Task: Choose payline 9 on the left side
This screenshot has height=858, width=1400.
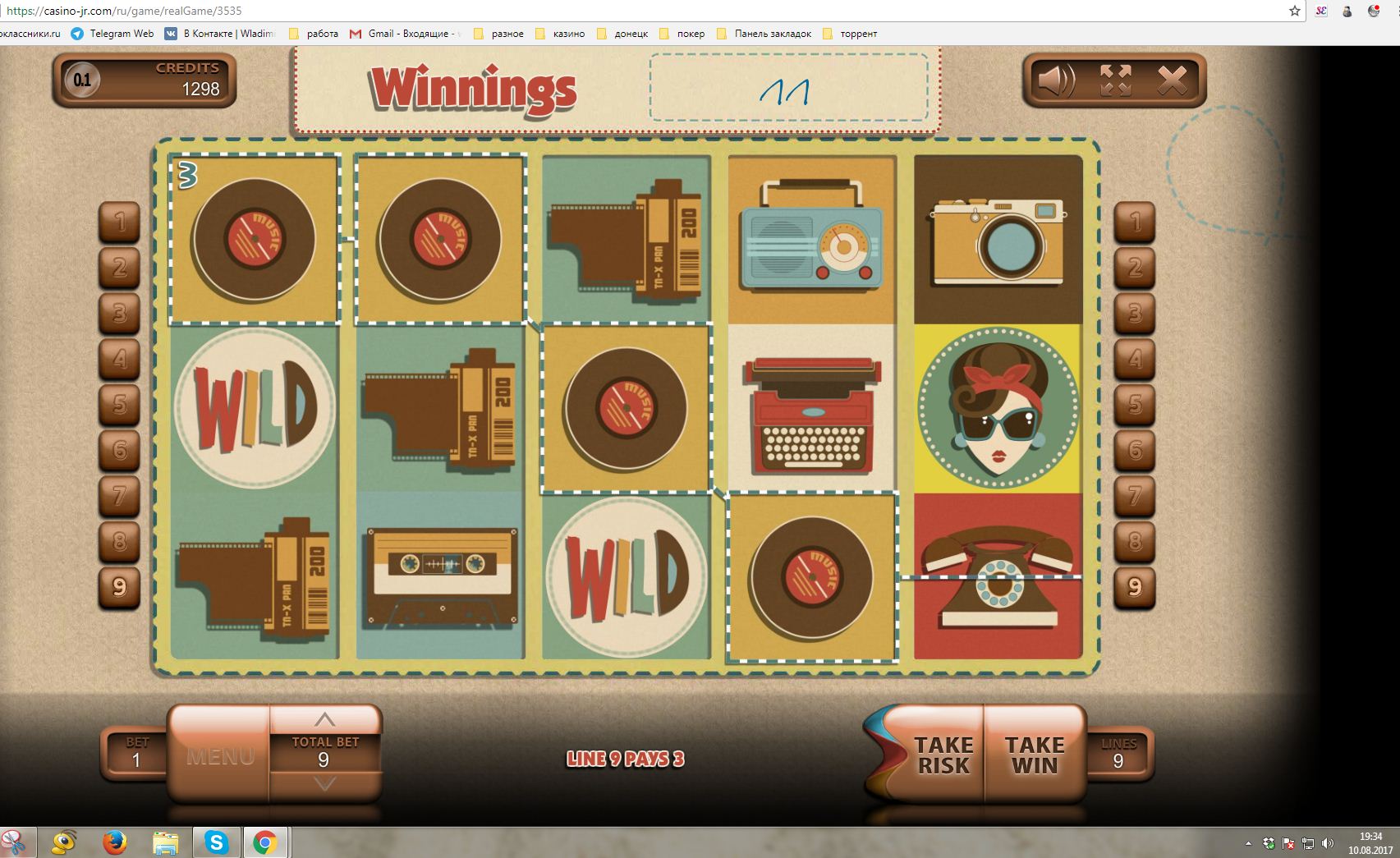Action: pos(120,587)
